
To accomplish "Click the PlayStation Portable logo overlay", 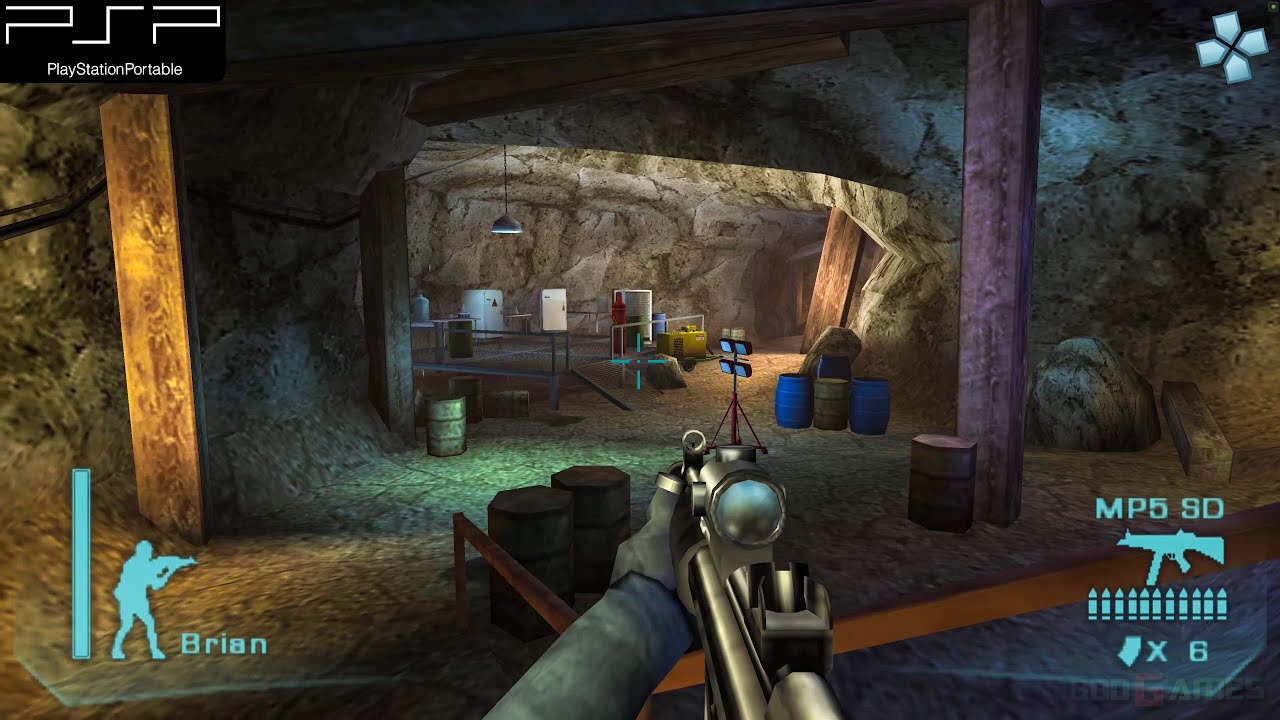I will (x=112, y=40).
